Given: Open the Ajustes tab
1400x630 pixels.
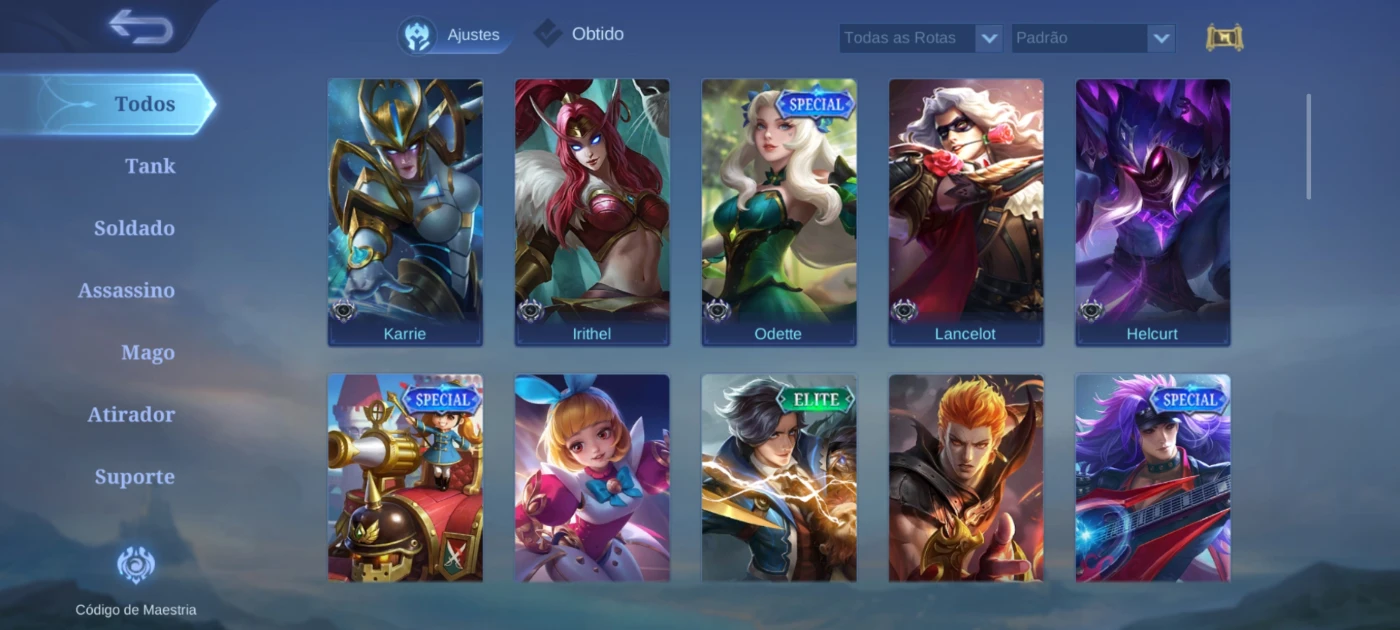Looking at the screenshot, I should click(x=455, y=35).
